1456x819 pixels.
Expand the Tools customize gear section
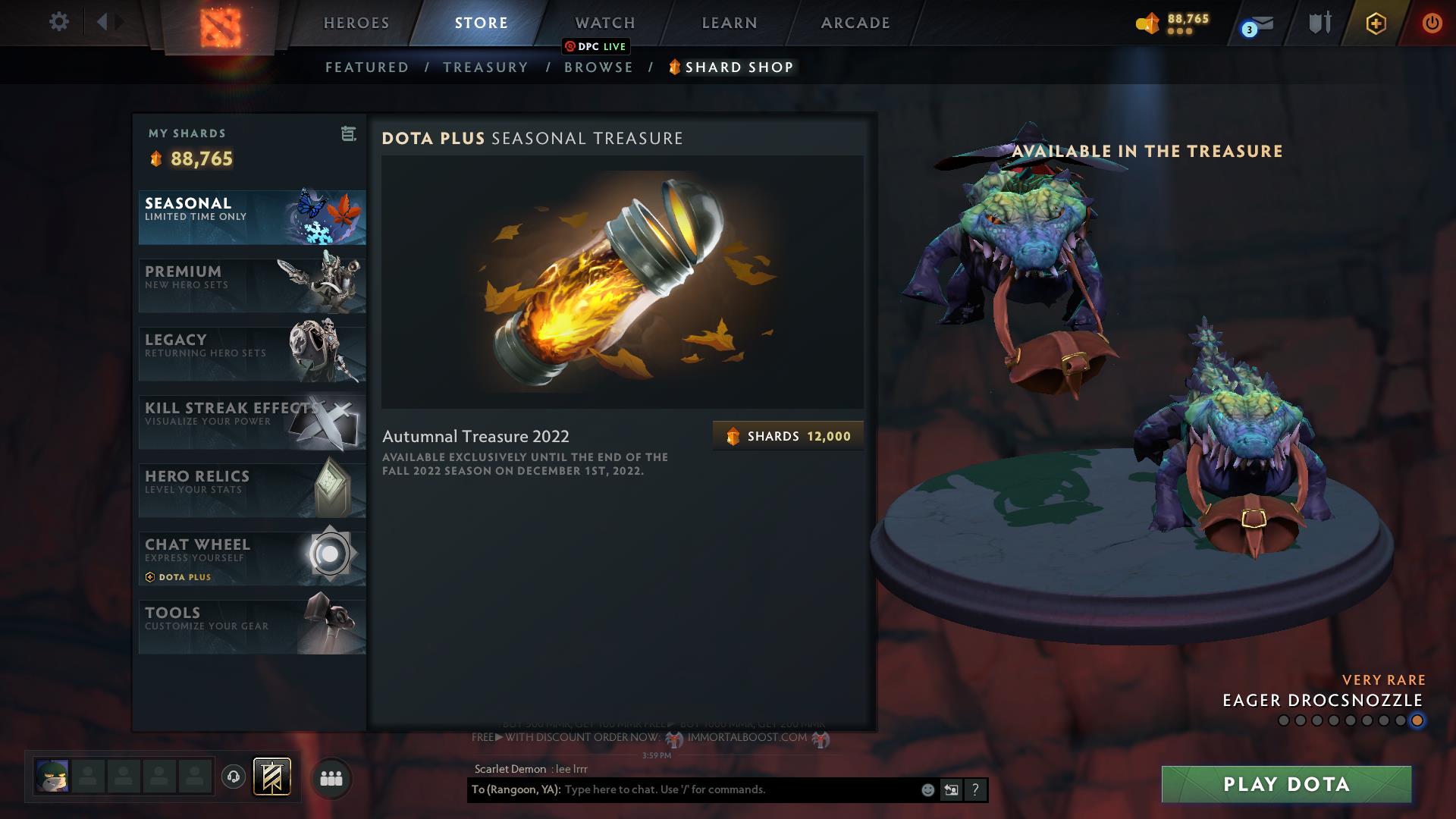(x=252, y=626)
